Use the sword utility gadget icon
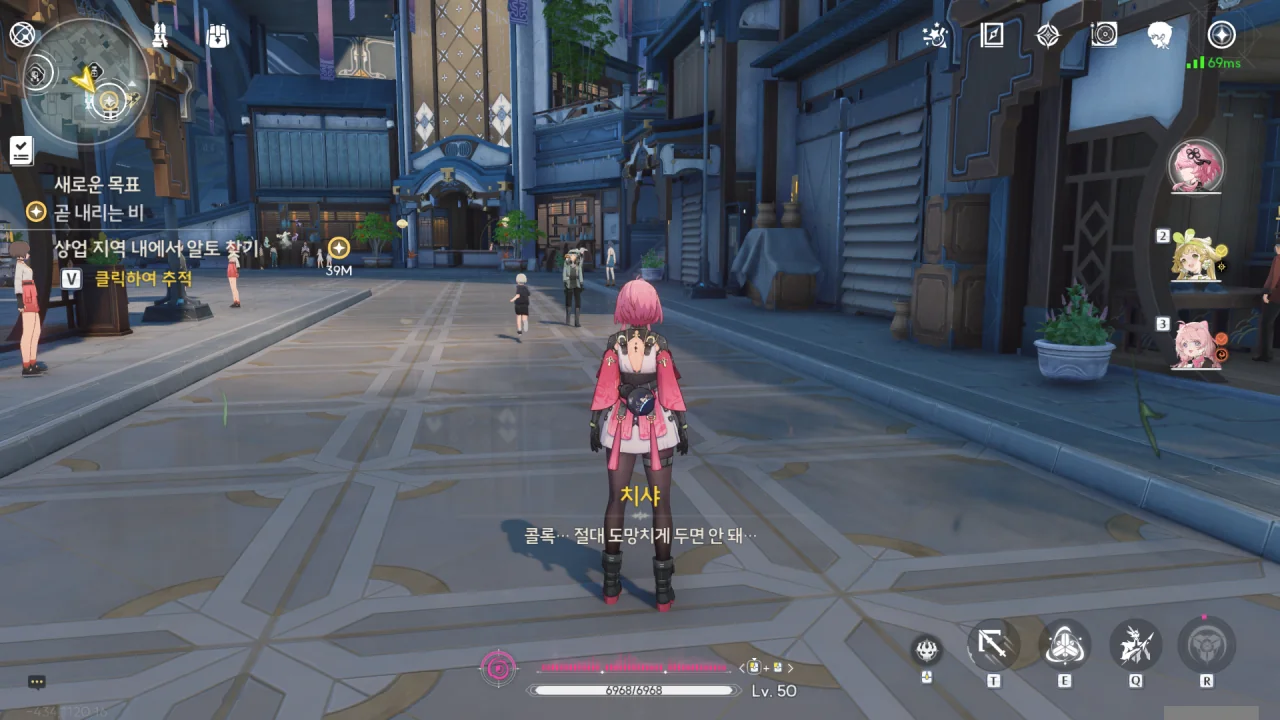The height and width of the screenshot is (720, 1280). 993,645
